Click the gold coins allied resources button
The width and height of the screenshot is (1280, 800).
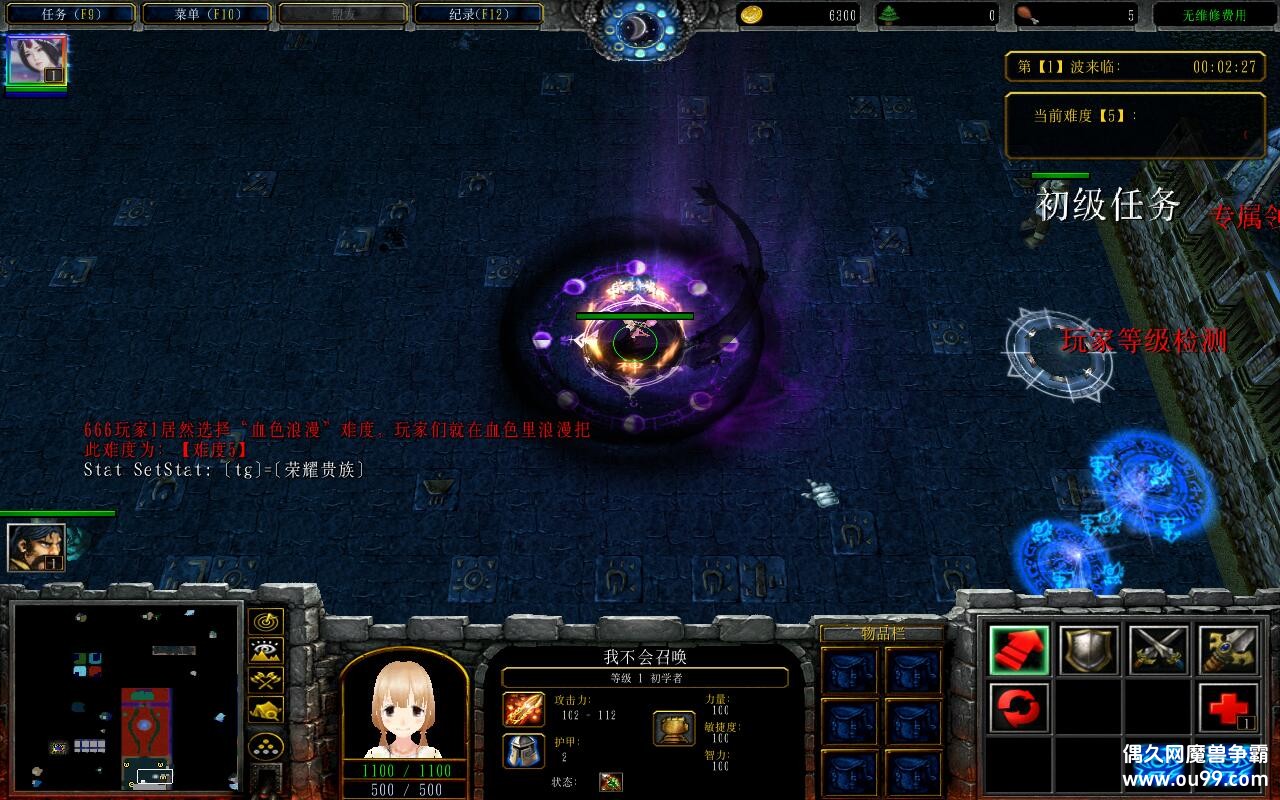(264, 743)
